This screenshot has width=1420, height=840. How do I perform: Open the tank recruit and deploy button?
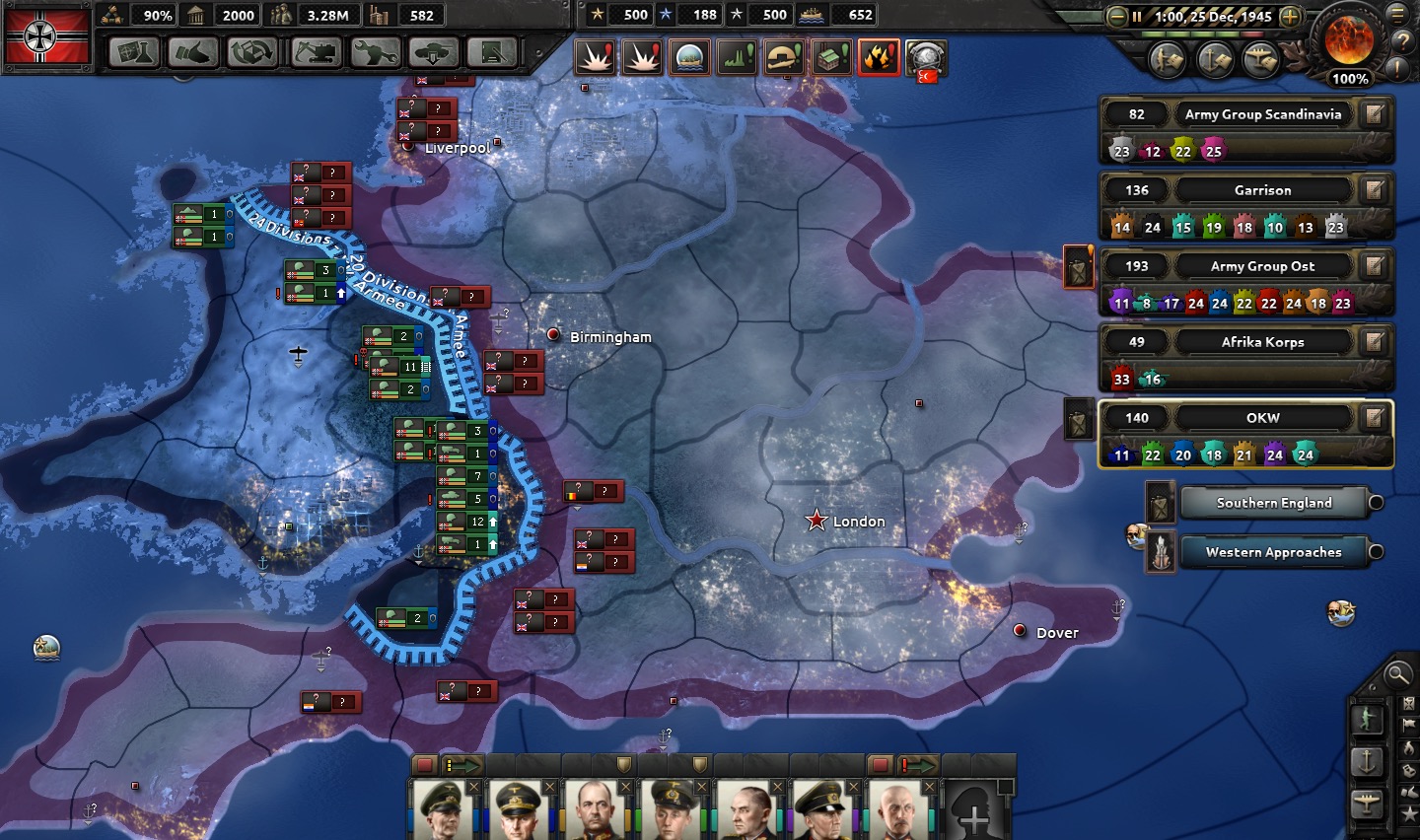click(x=434, y=51)
